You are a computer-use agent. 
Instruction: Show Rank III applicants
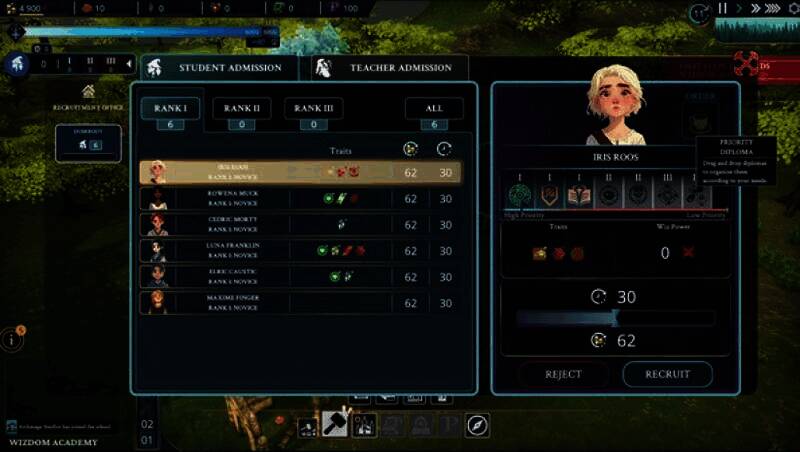[313, 108]
